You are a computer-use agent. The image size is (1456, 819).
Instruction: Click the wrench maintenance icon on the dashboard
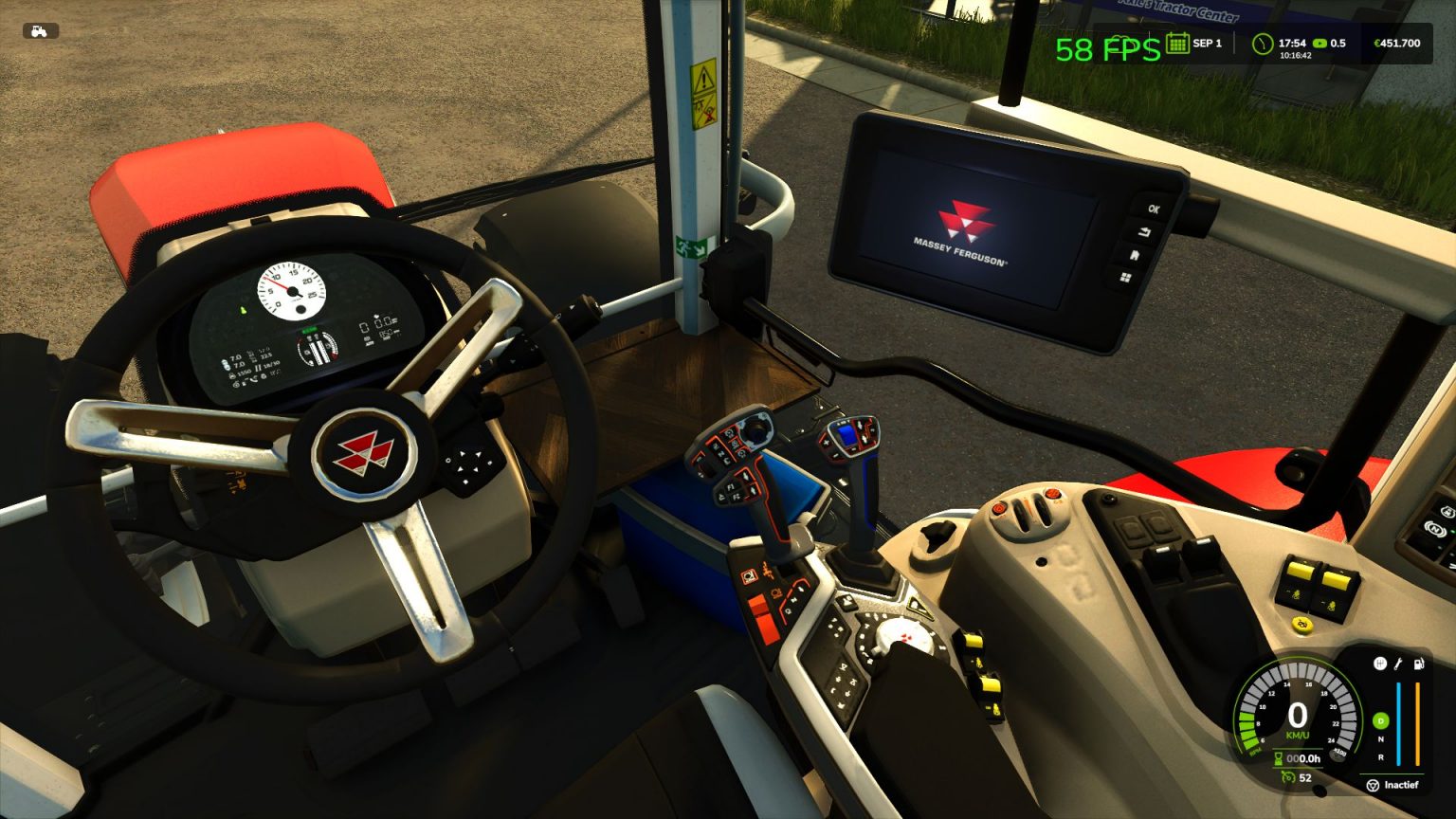[x=1398, y=664]
